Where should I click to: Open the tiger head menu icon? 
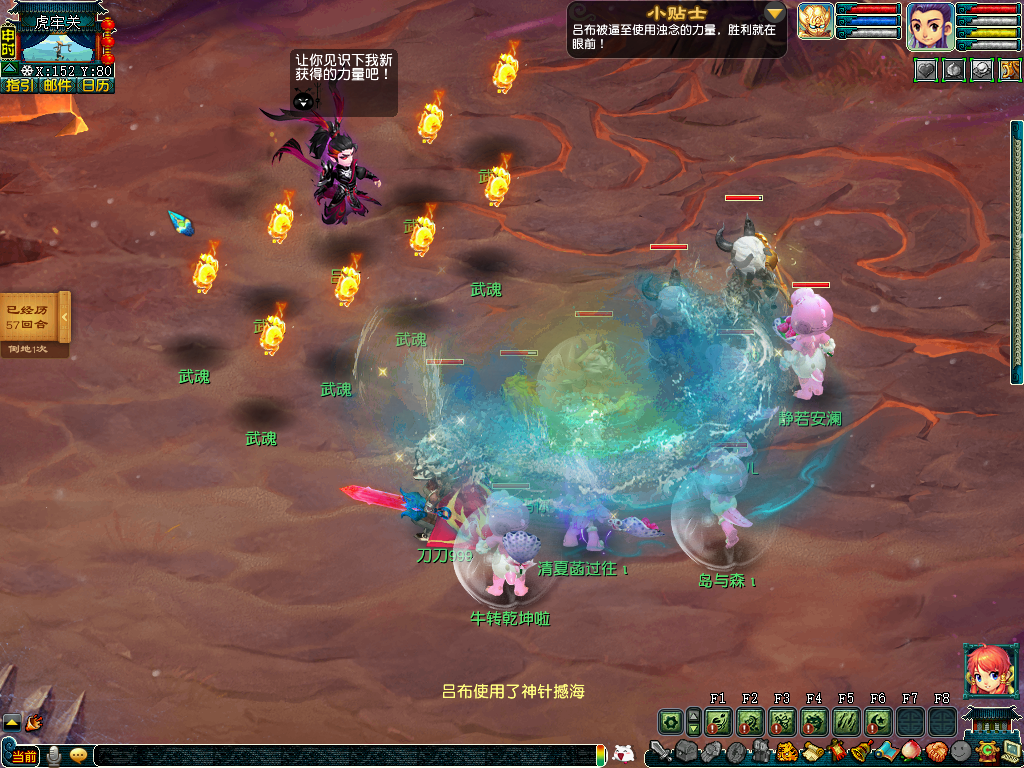tap(786, 751)
